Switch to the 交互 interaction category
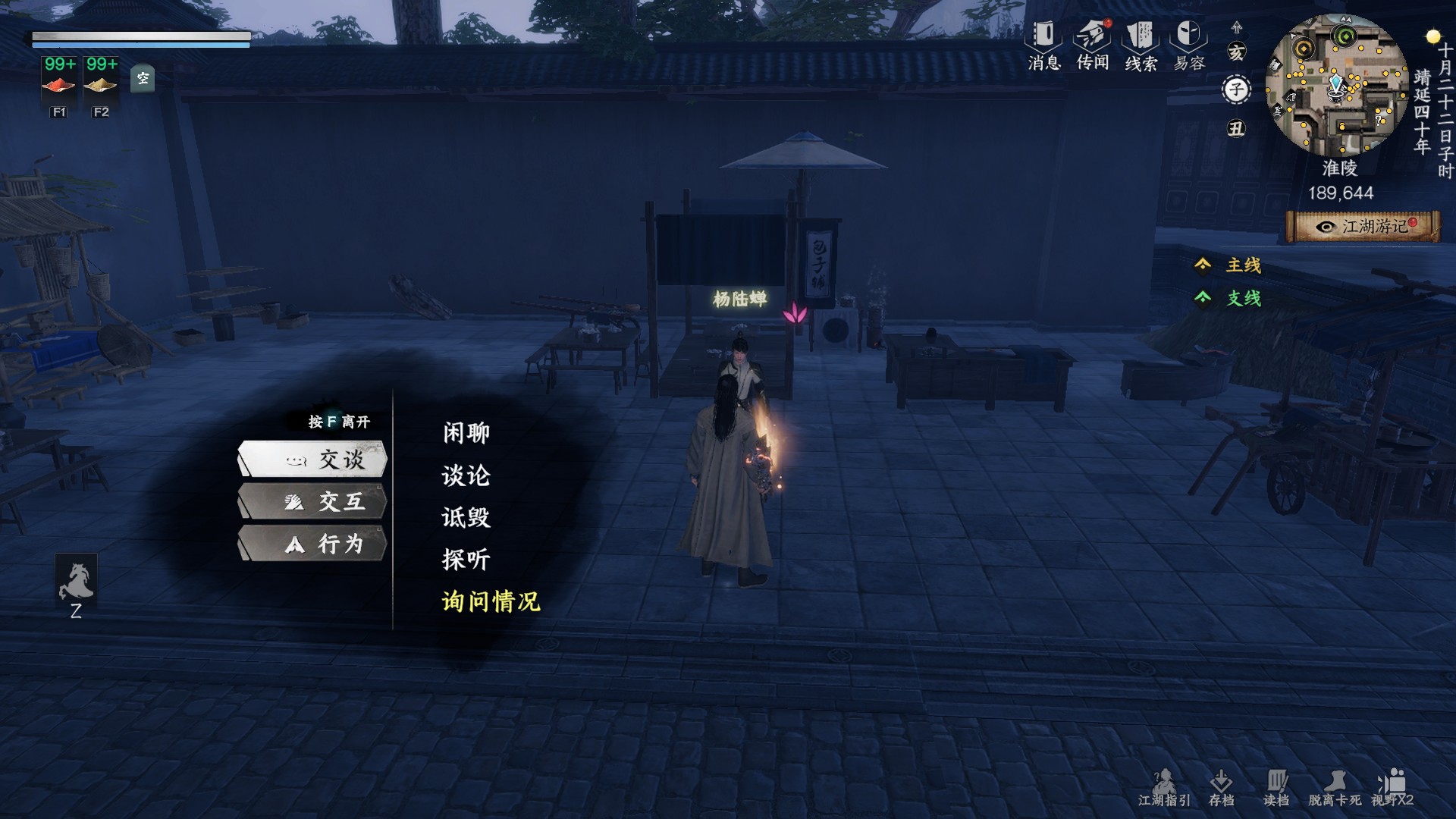This screenshot has height=819, width=1456. (313, 502)
